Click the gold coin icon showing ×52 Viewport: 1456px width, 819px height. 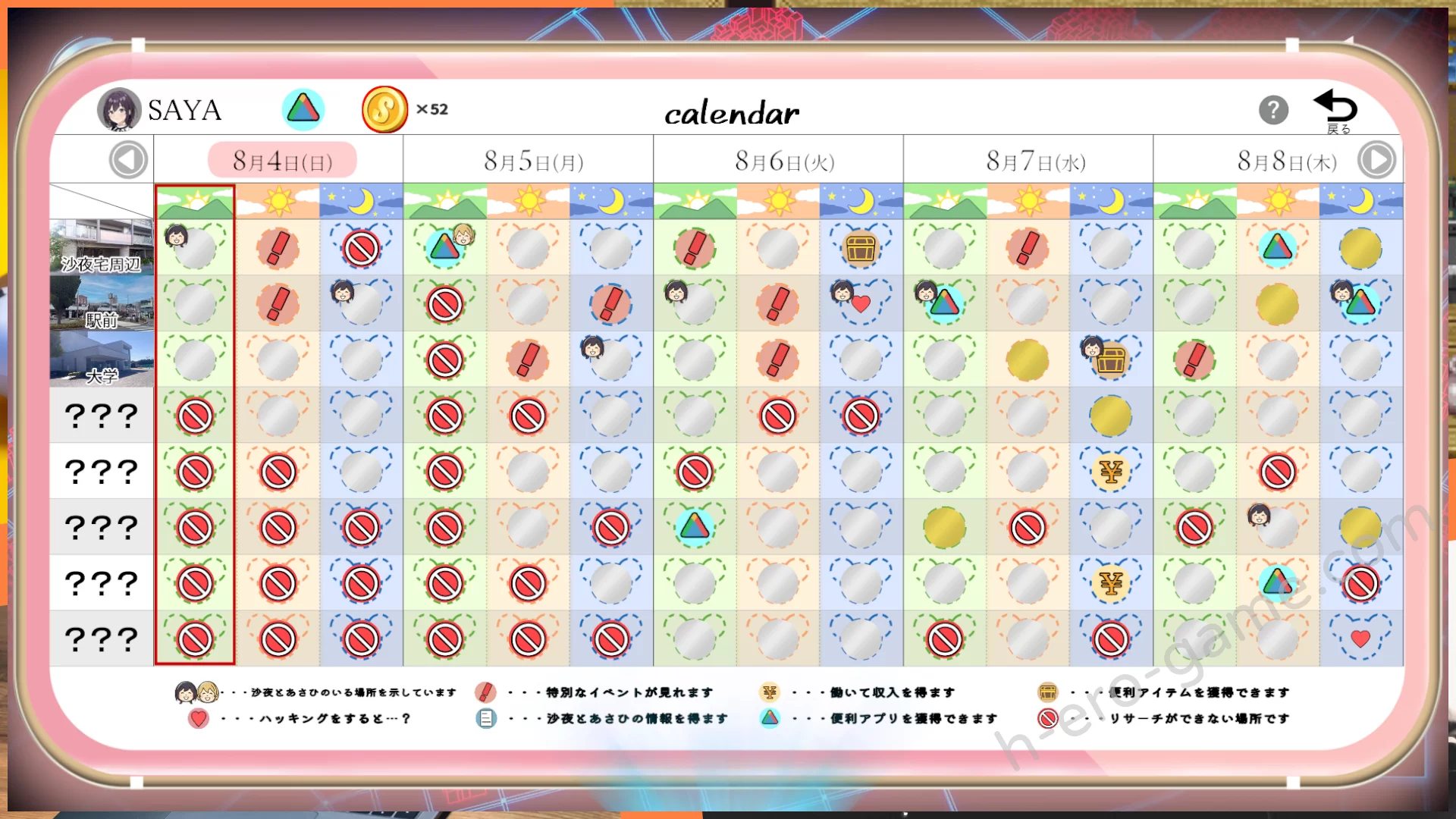click(x=384, y=110)
